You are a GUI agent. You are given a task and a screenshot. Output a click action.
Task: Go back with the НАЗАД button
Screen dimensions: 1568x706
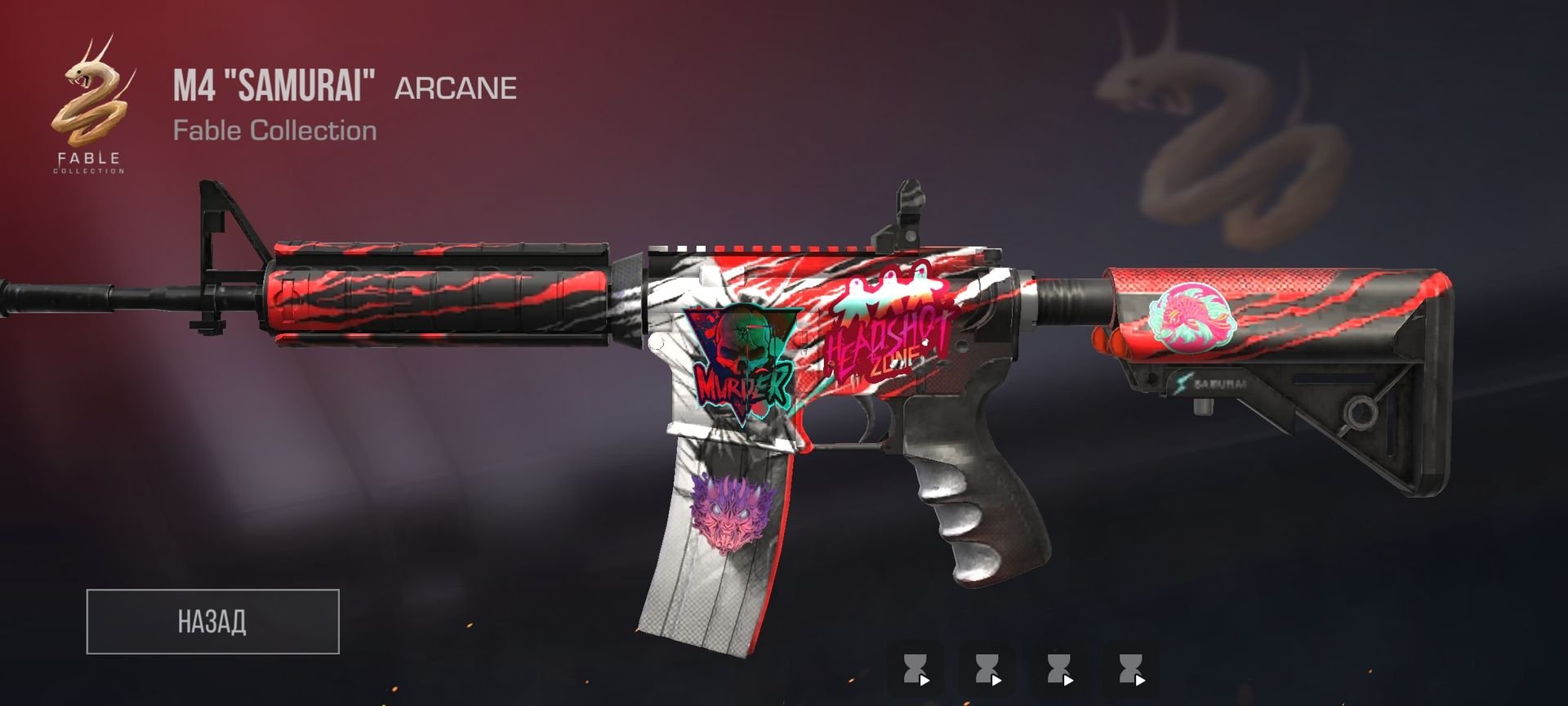click(212, 621)
